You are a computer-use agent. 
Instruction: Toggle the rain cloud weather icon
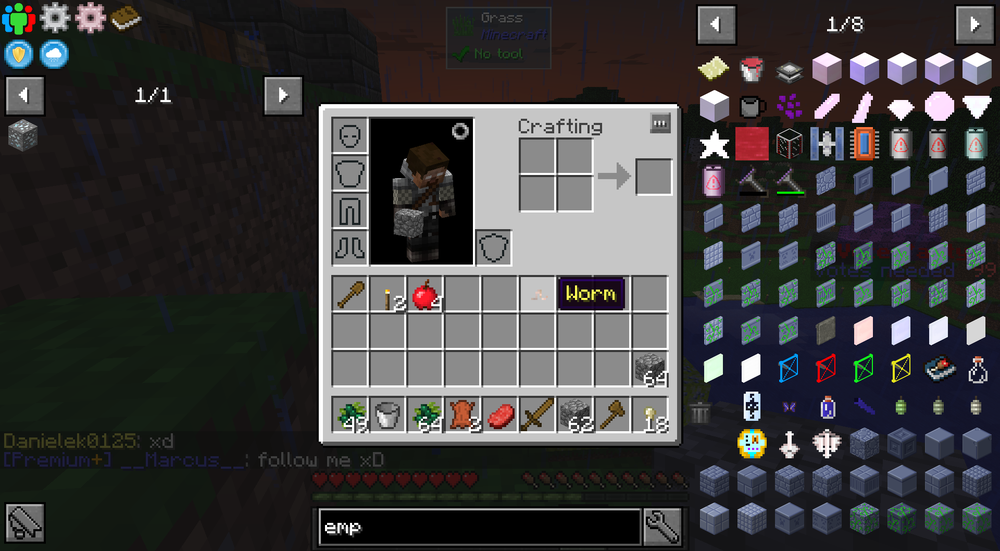(54, 54)
